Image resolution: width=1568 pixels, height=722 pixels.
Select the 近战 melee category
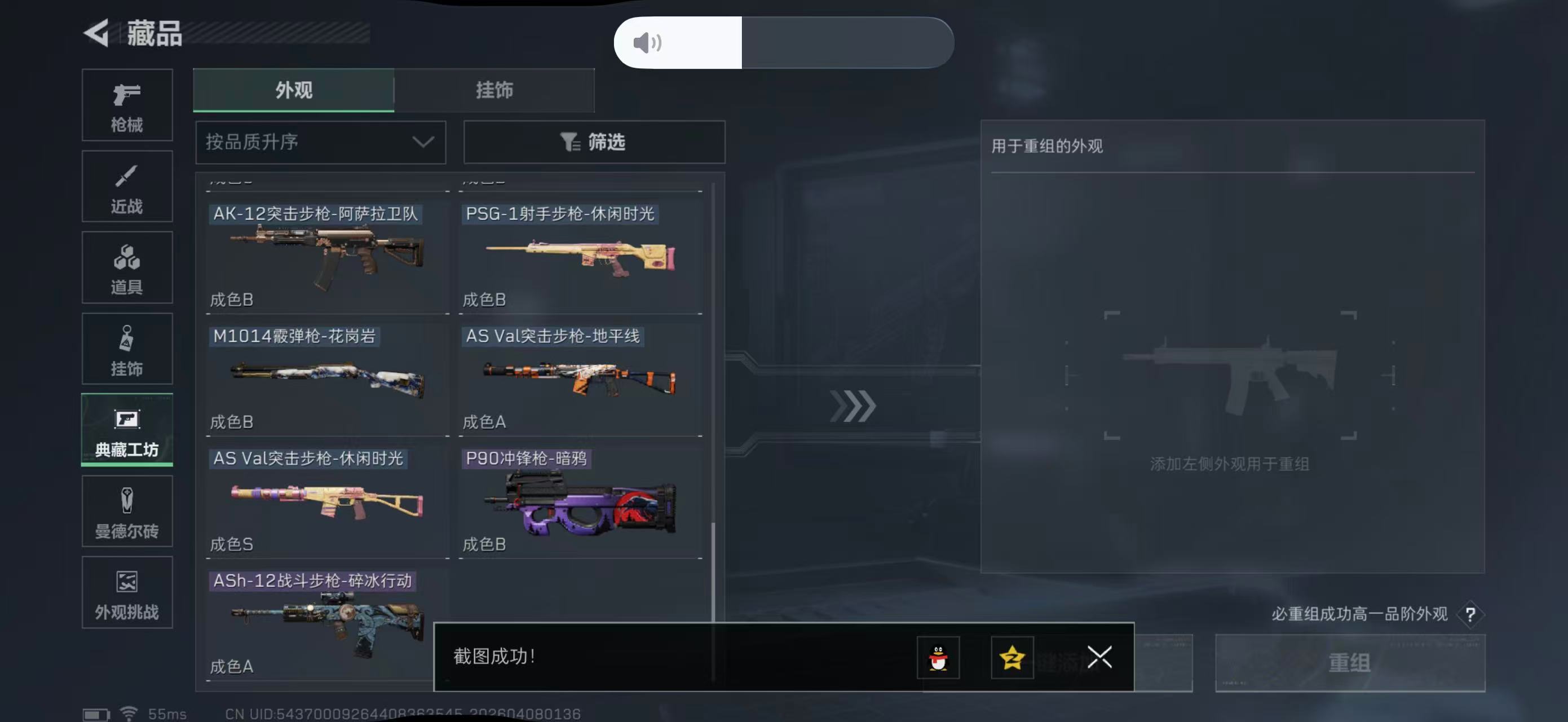click(127, 186)
